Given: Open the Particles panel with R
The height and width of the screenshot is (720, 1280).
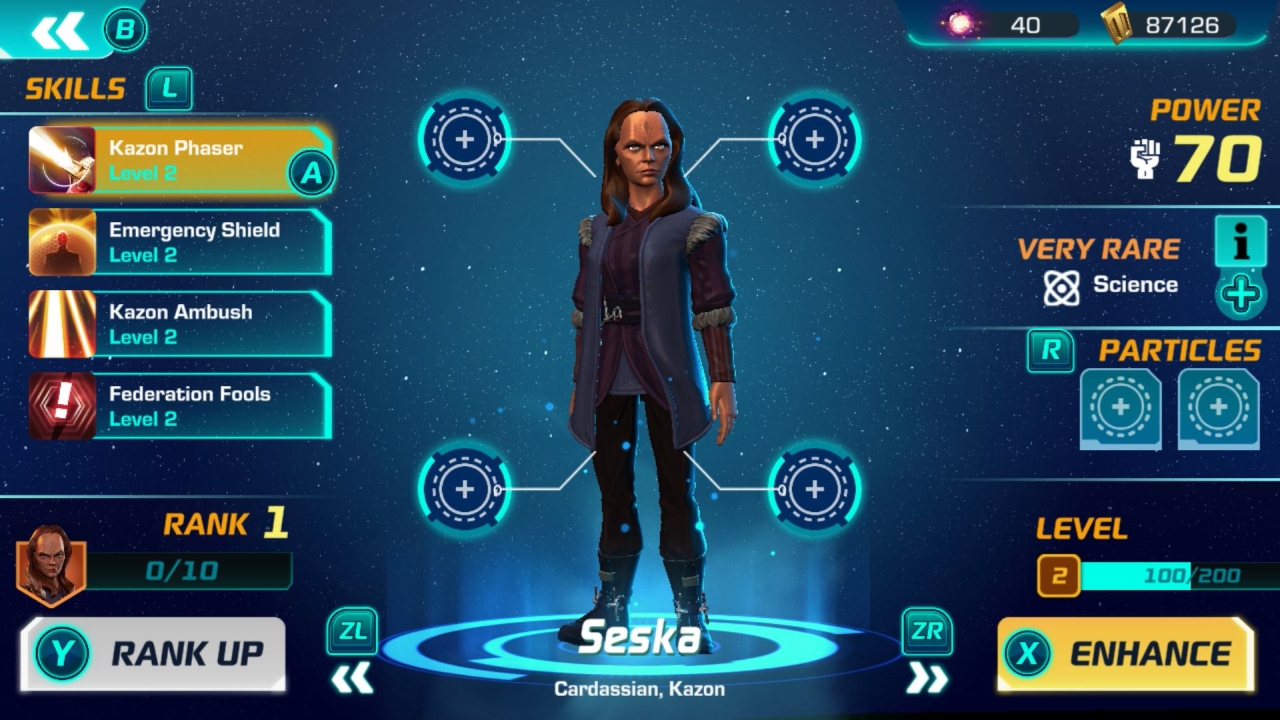Looking at the screenshot, I should coord(1050,352).
